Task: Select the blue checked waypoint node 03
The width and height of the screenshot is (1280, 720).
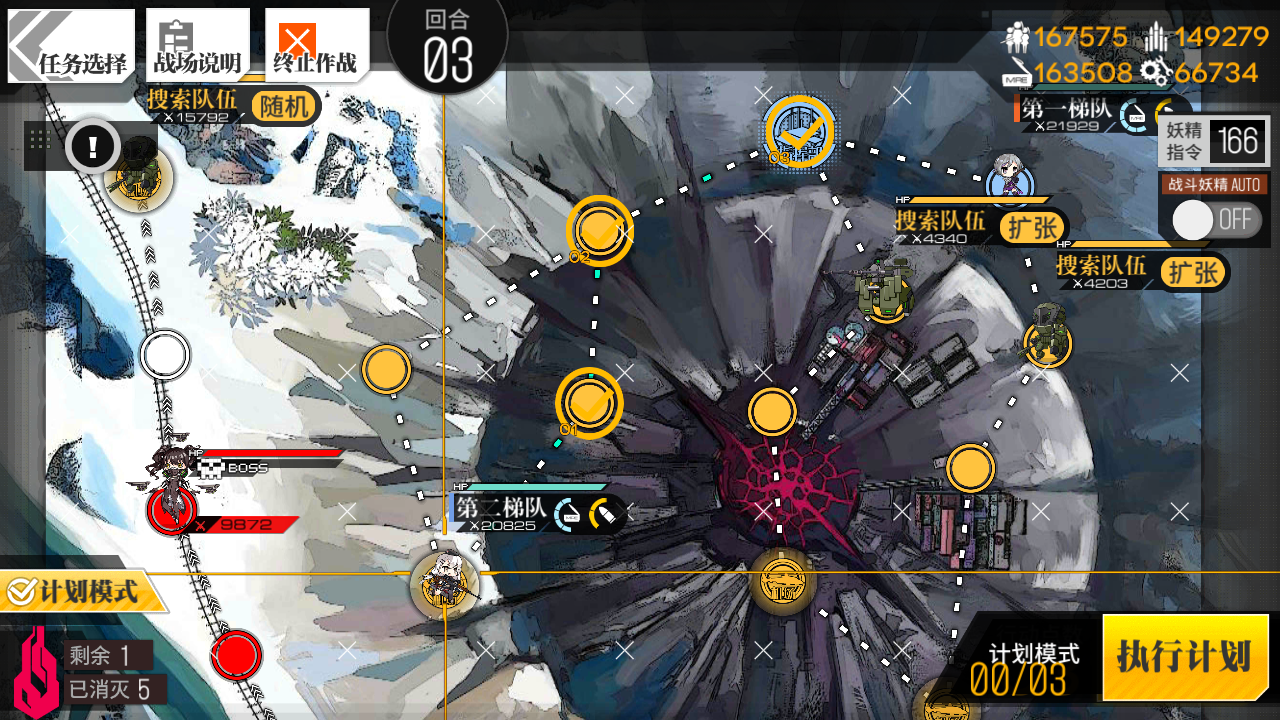Action: click(800, 131)
